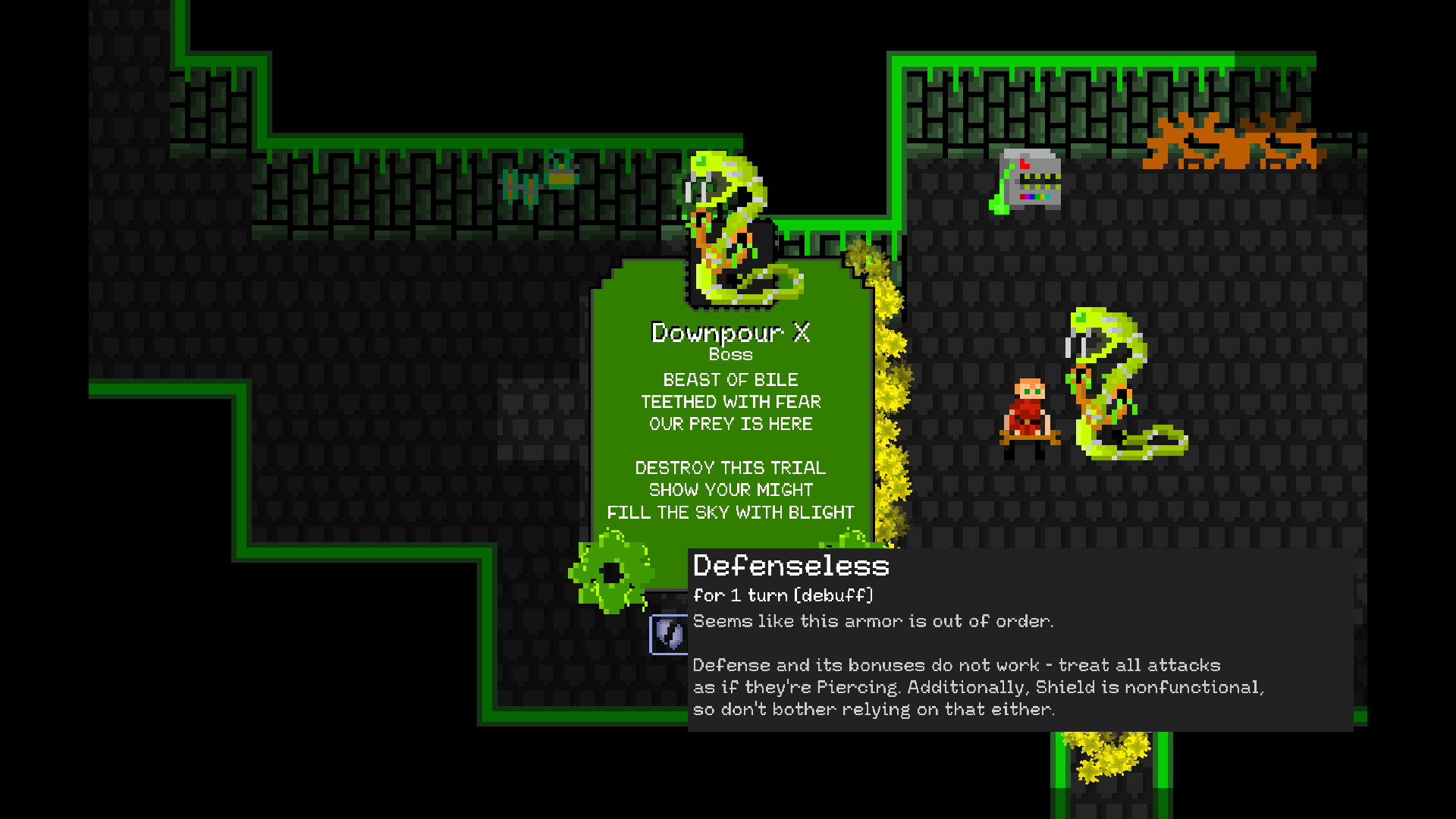Image resolution: width=1456 pixels, height=819 pixels.
Task: Click the FILL THE SKY WITH BLIGHT line
Action: 730,512
